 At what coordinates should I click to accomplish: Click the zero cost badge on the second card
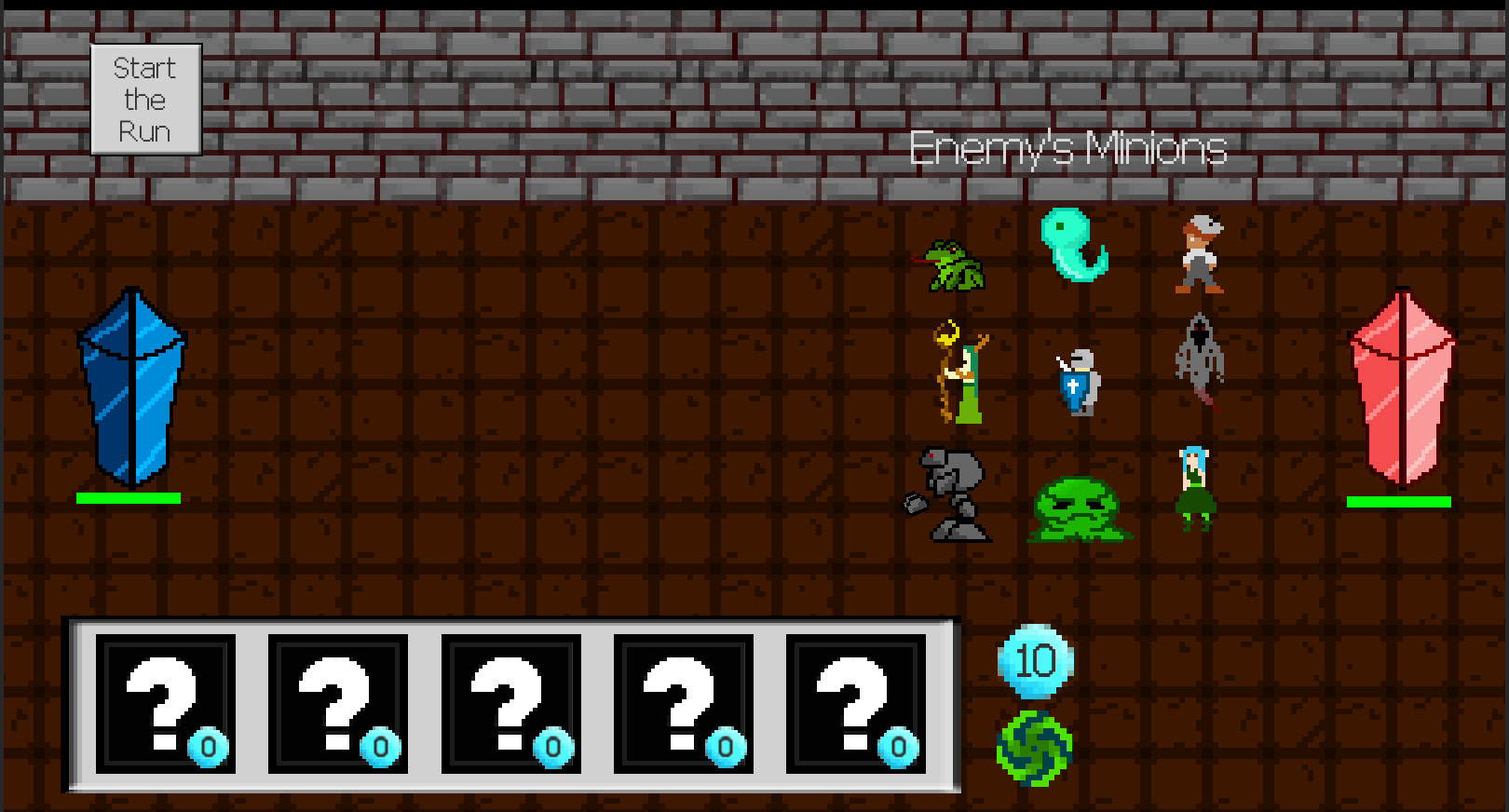tap(375, 746)
